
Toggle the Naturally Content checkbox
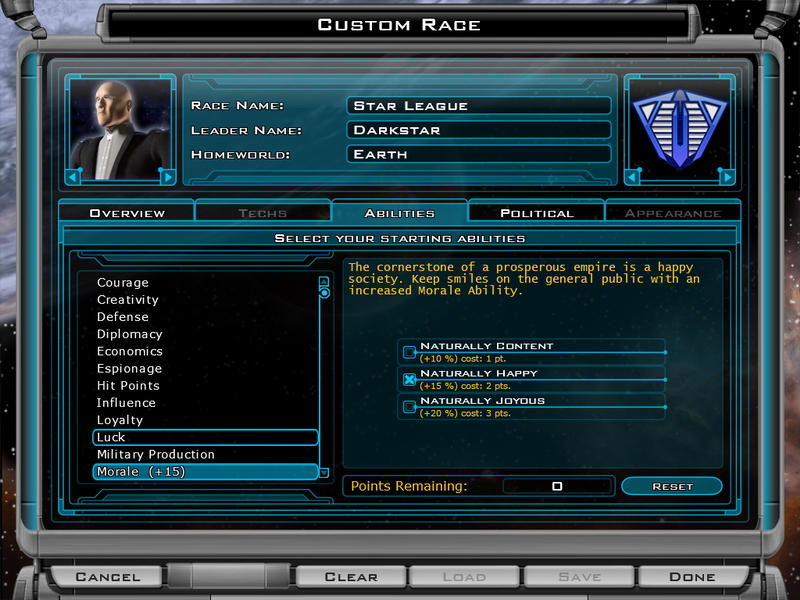[409, 352]
